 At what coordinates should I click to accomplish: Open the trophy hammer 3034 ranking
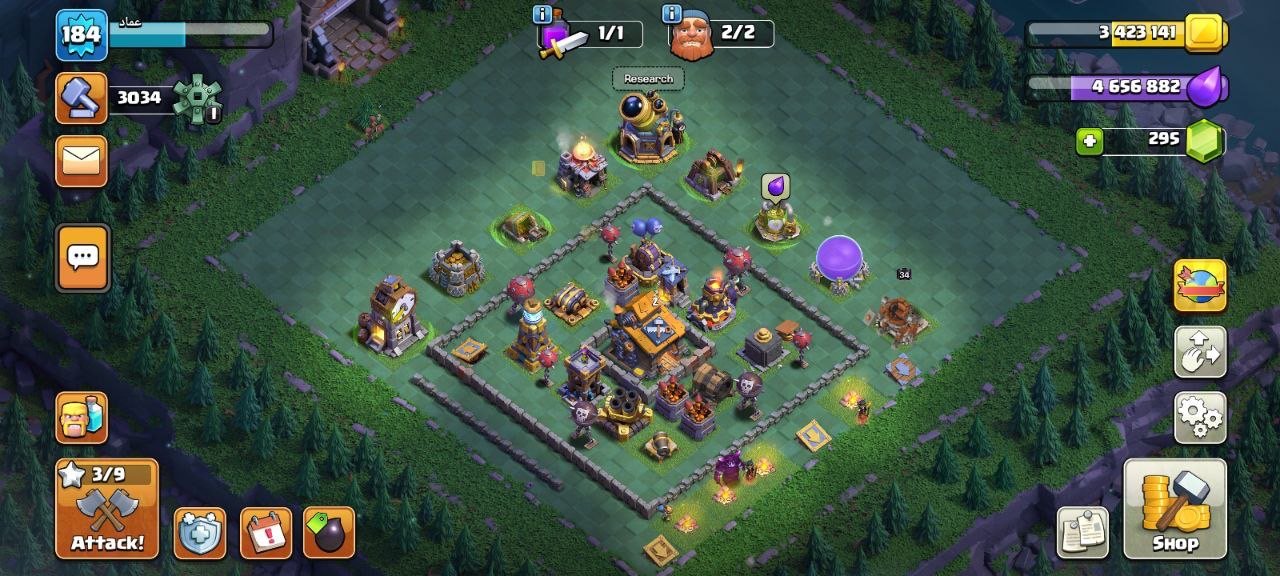point(82,98)
